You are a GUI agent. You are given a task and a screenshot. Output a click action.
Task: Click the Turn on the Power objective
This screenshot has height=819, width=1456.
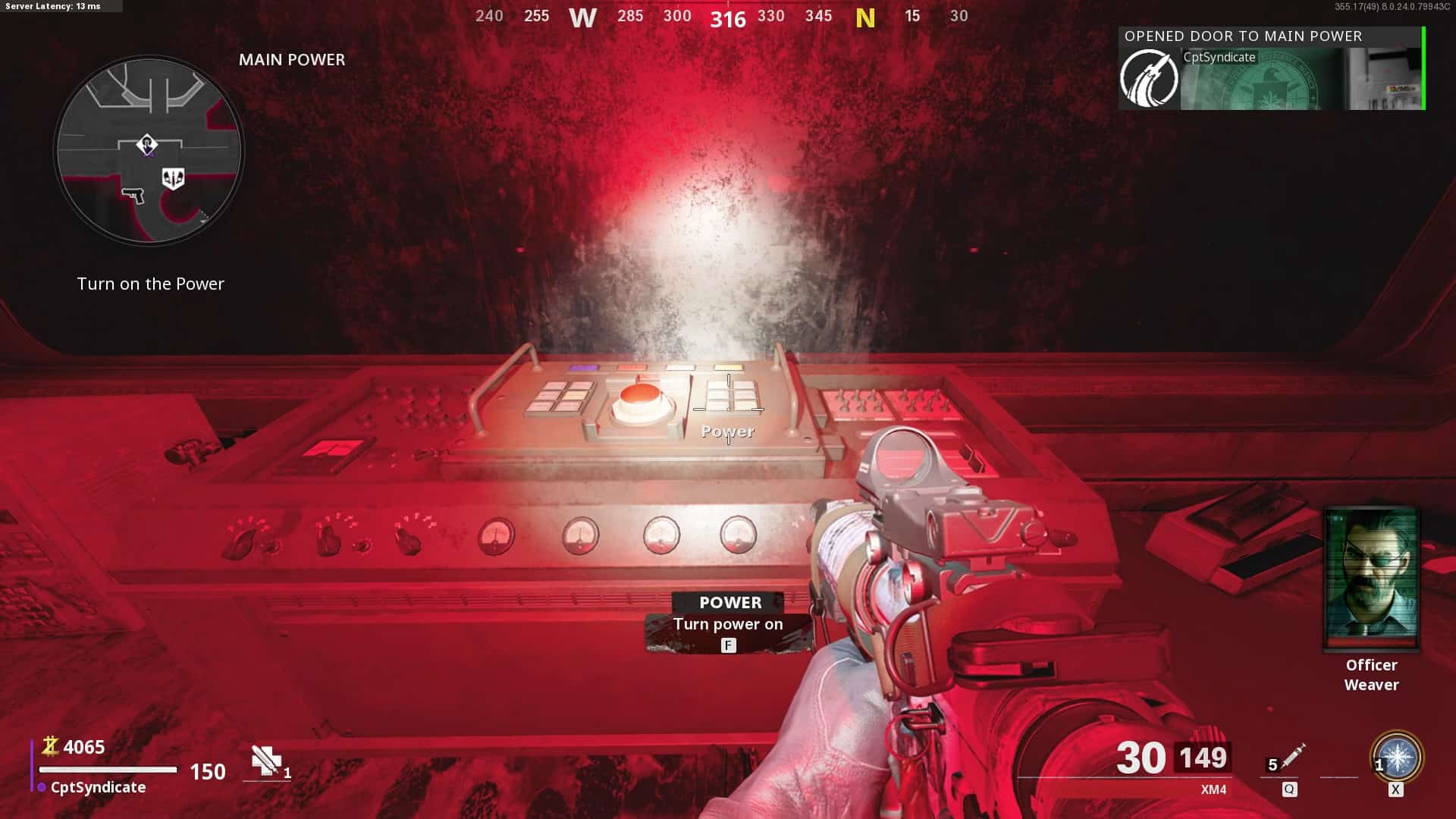tap(150, 284)
